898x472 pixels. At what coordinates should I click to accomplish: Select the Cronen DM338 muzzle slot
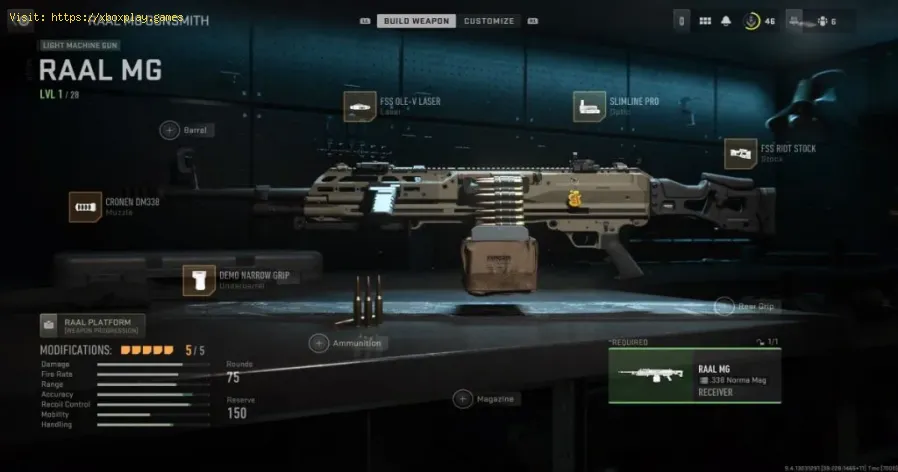click(x=84, y=207)
